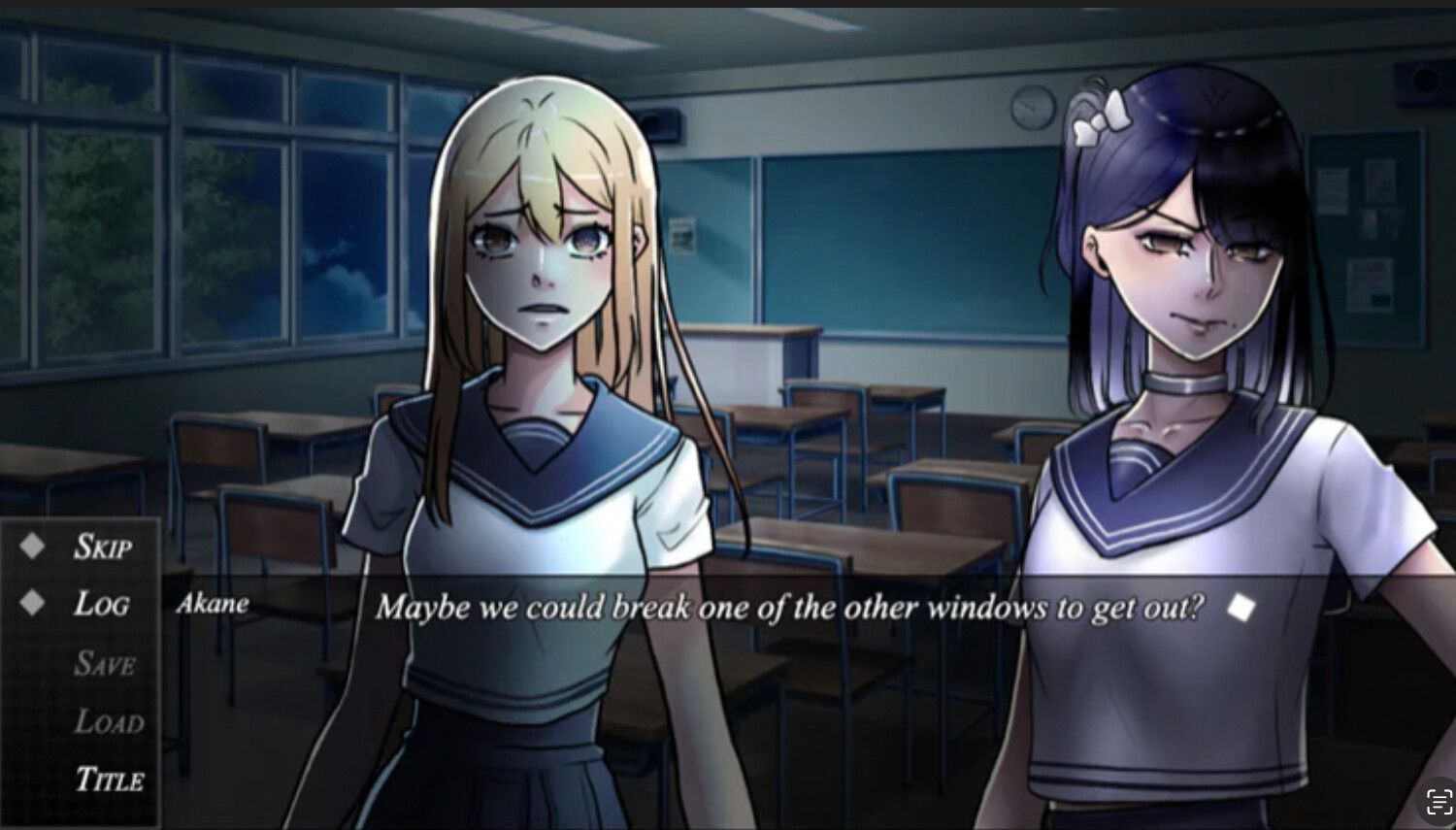Select the Save menu entry
Screen dimensions: 1456x830
pyautogui.click(x=105, y=664)
